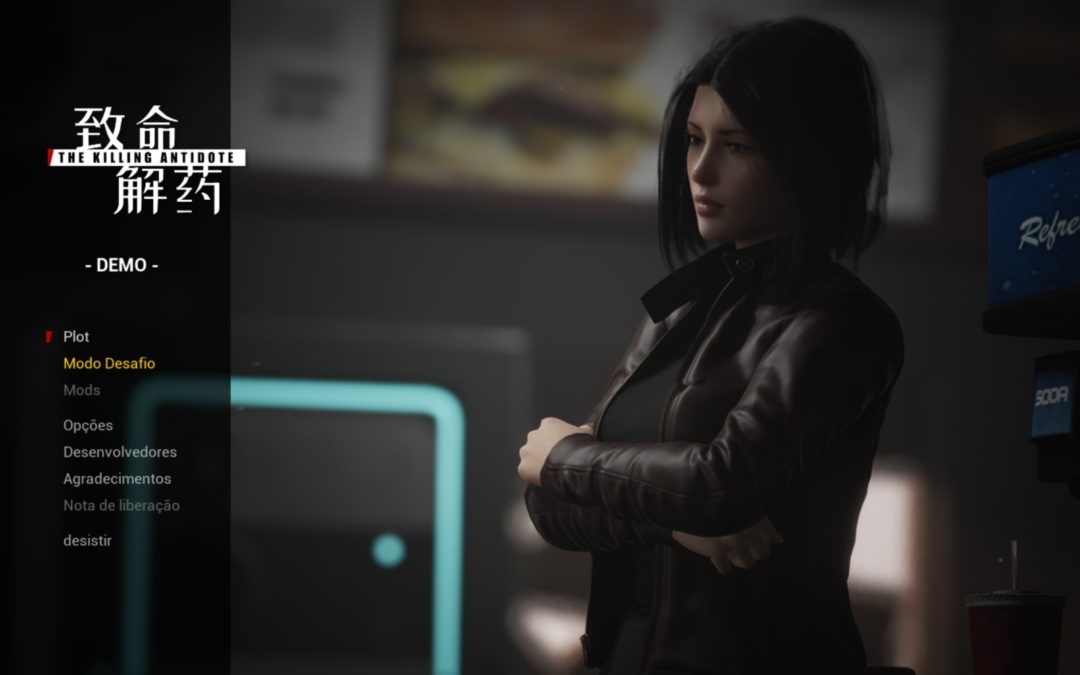Show the Desenvolvedores screen
The width and height of the screenshot is (1080, 675).
(120, 452)
